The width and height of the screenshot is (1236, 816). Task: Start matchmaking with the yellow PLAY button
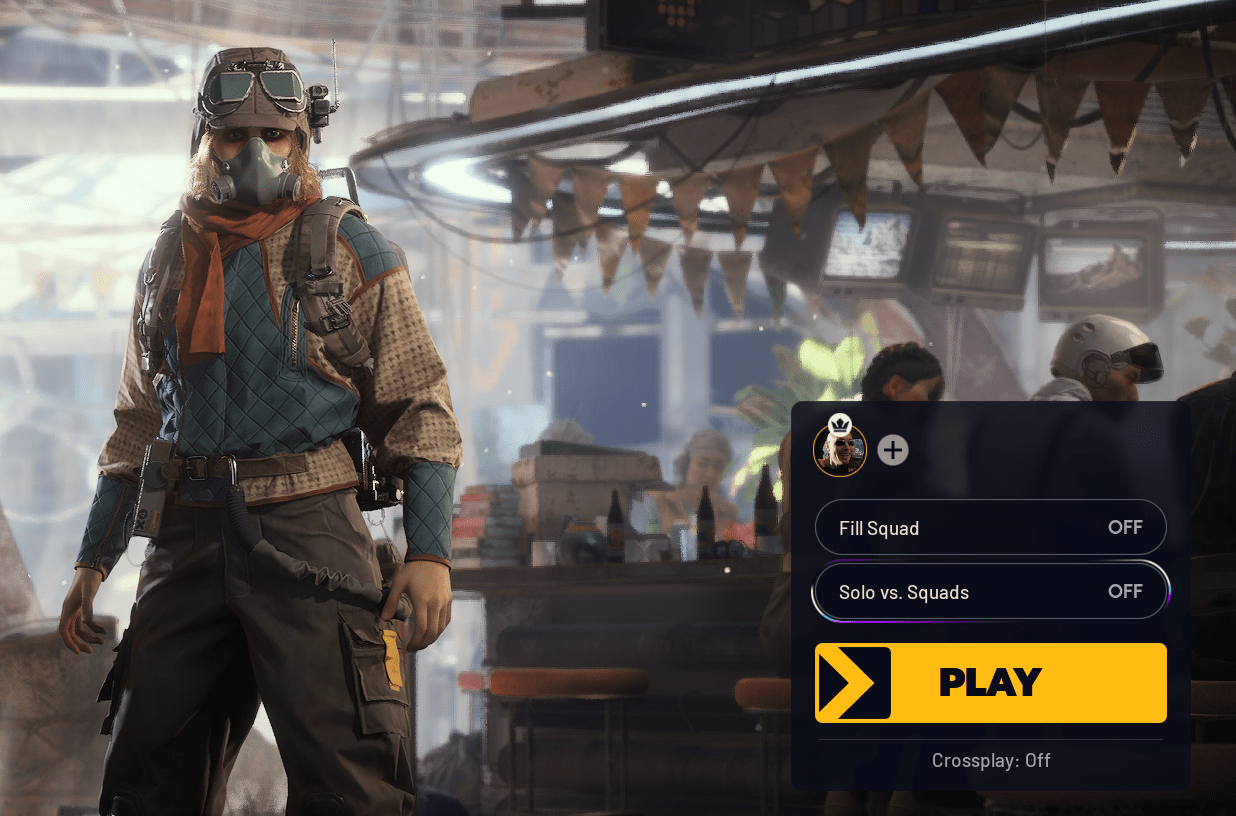pos(990,682)
